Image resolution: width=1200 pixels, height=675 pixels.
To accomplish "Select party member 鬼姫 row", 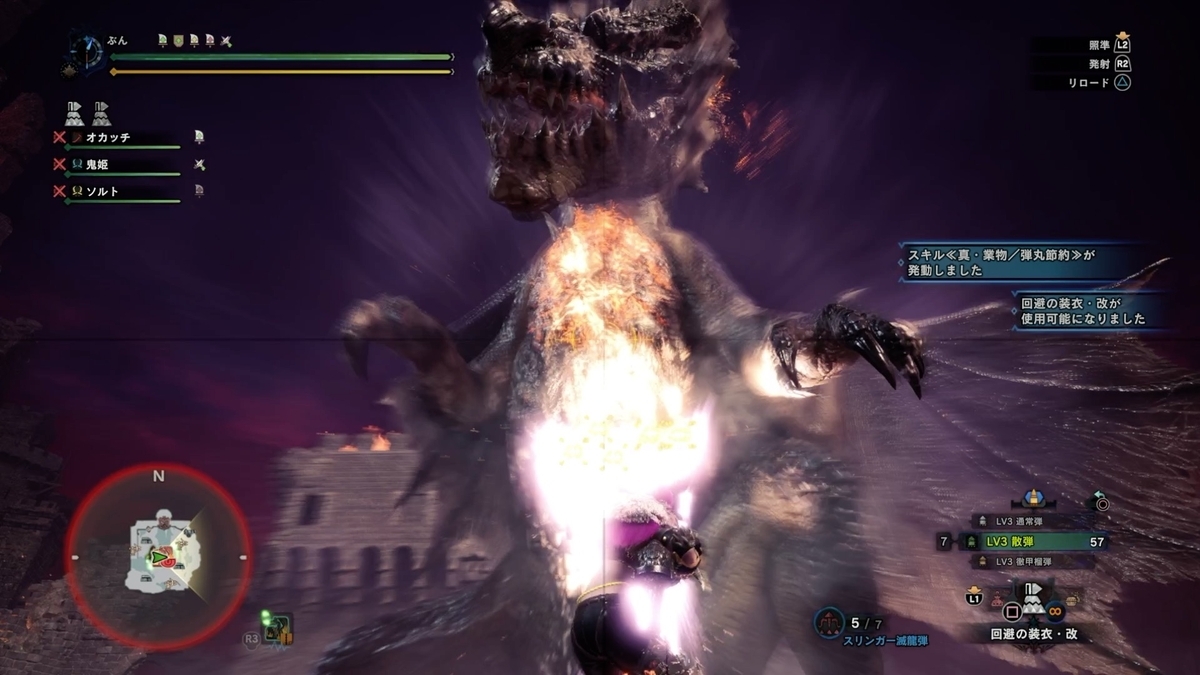I will click(122, 165).
